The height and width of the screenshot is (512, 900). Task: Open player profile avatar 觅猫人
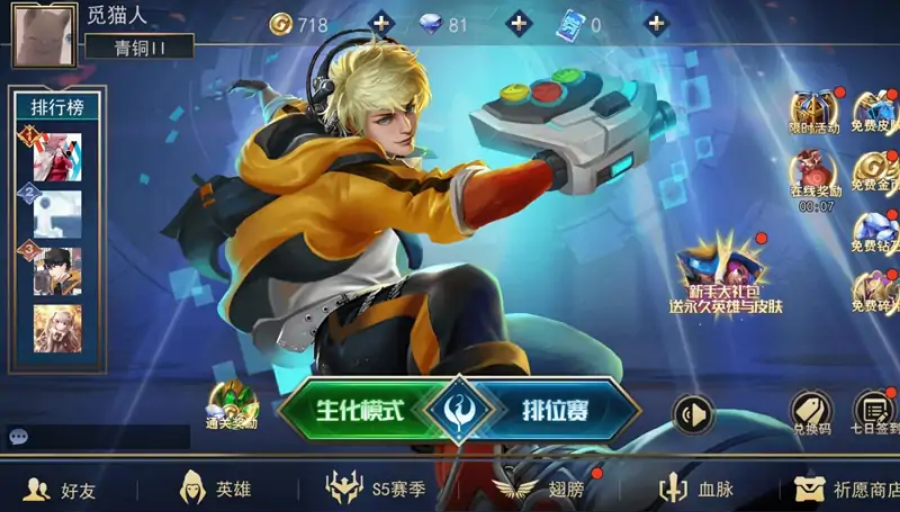43,34
